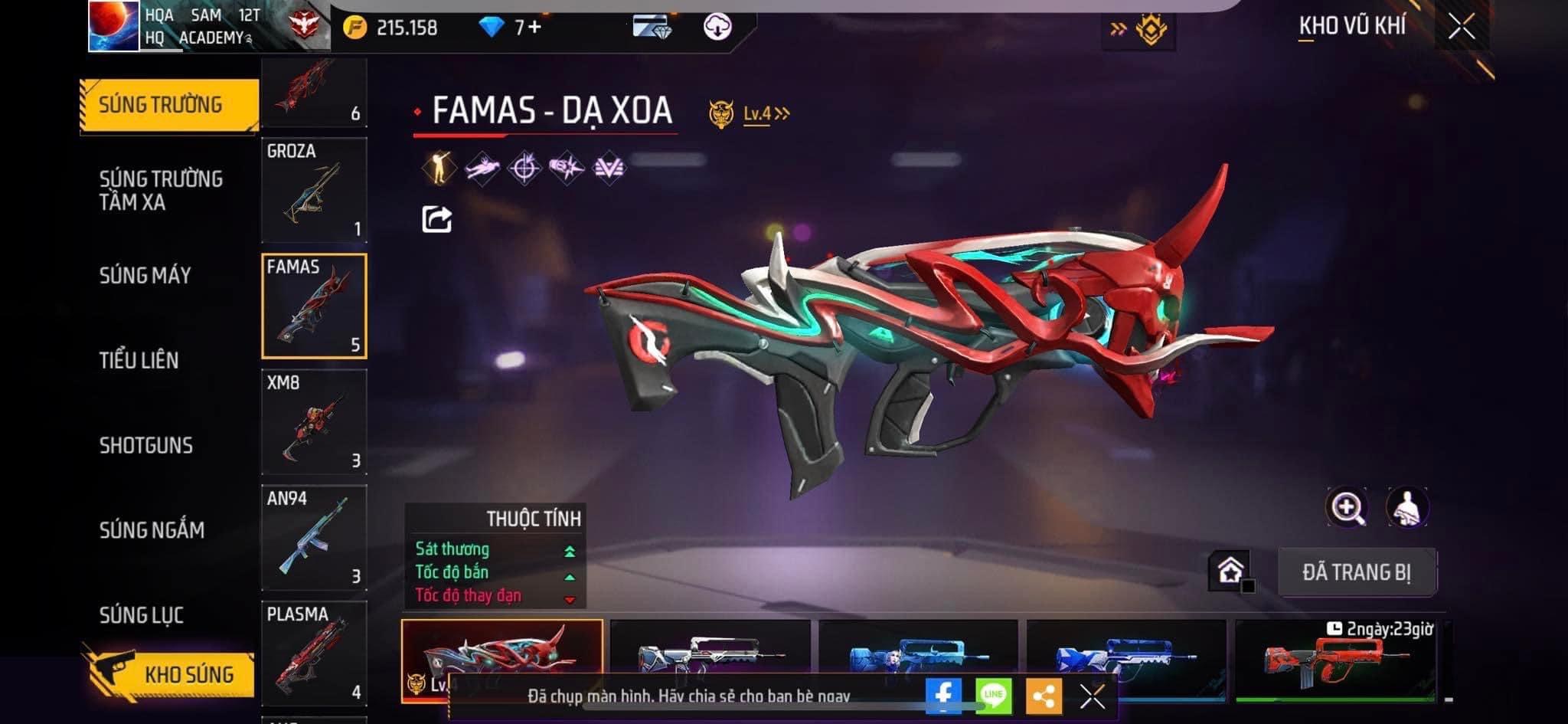The image size is (1568, 724).
Task: Dismiss the screenshot share bar
Action: point(1092,696)
